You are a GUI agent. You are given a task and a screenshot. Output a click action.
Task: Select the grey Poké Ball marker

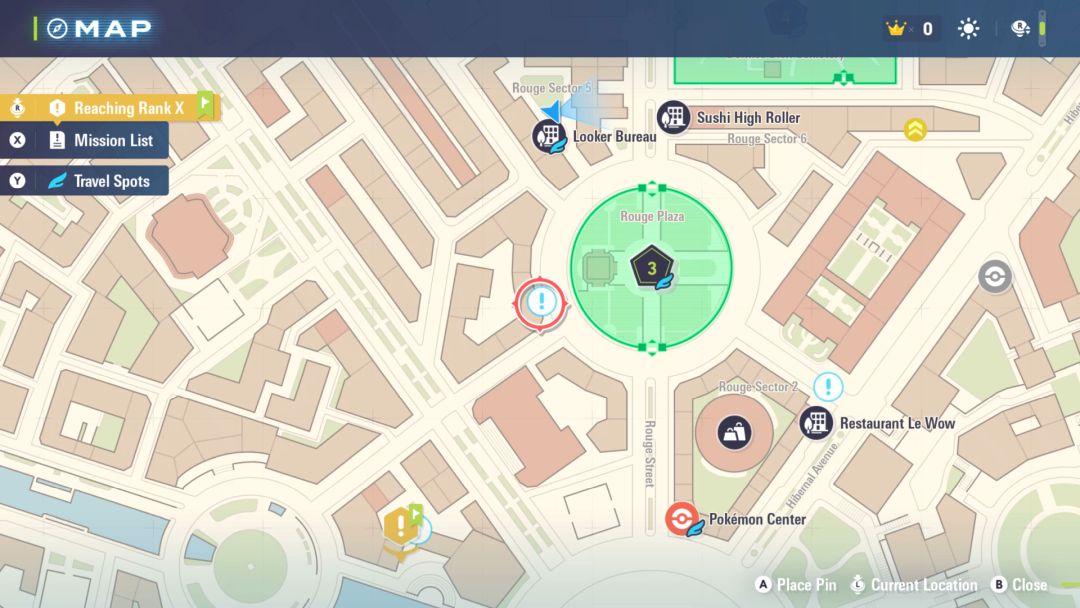pos(994,276)
